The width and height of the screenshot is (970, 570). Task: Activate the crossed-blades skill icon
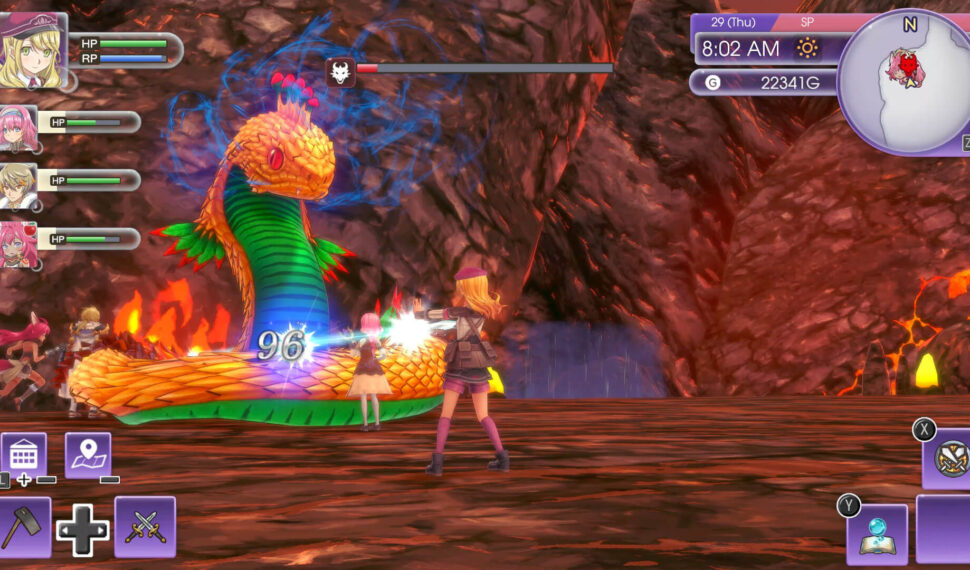pyautogui.click(x=949, y=459)
